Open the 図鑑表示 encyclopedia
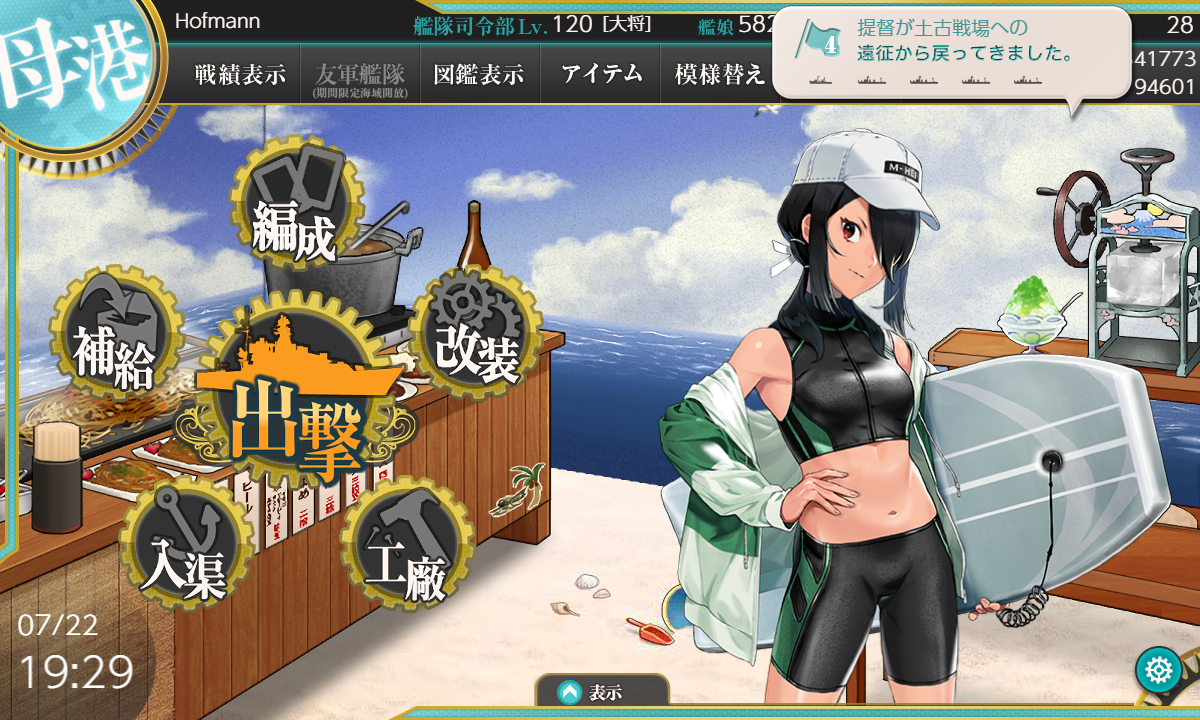 [480, 75]
